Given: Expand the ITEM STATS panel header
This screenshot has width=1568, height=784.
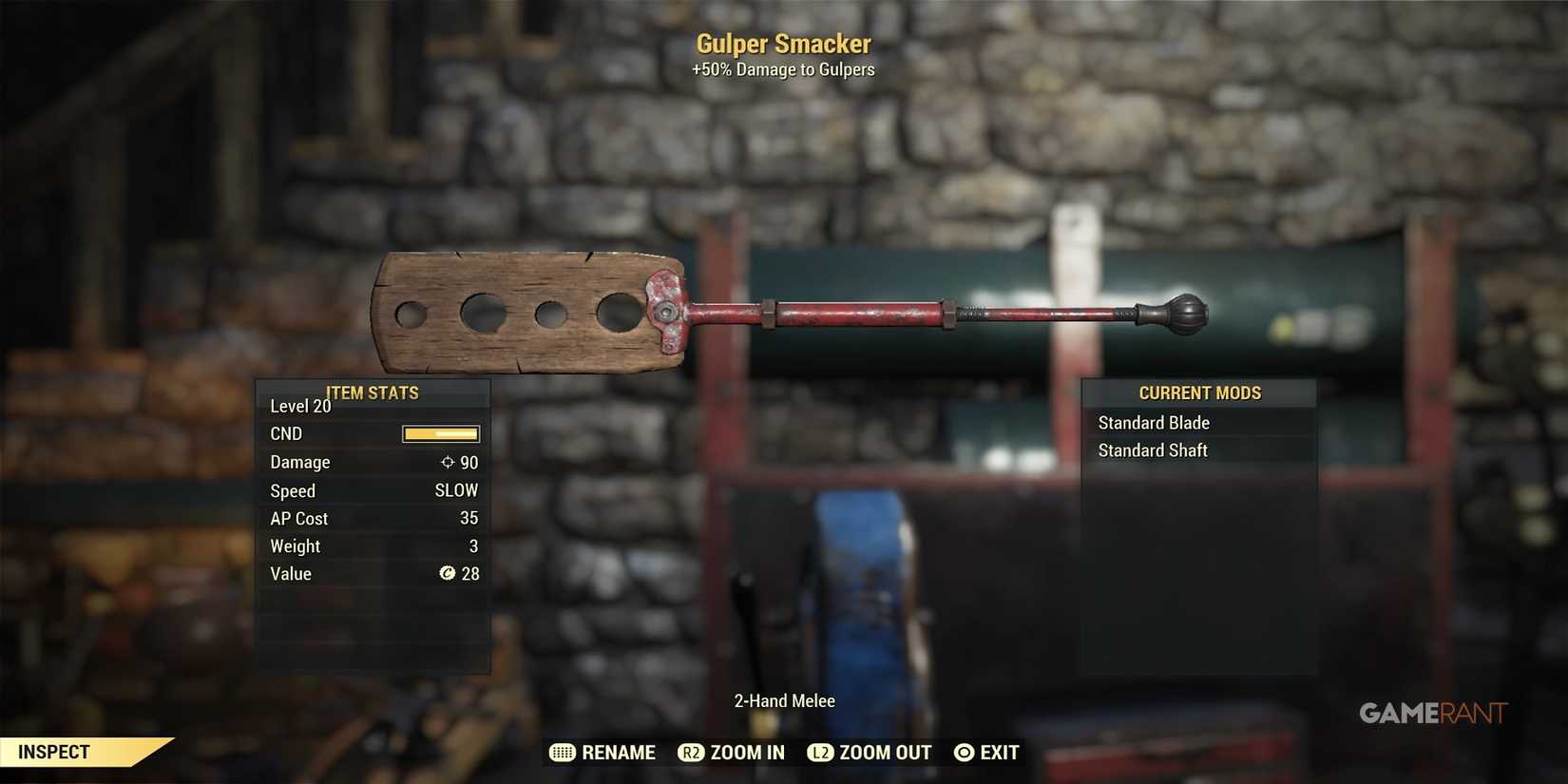Looking at the screenshot, I should pyautogui.click(x=373, y=392).
